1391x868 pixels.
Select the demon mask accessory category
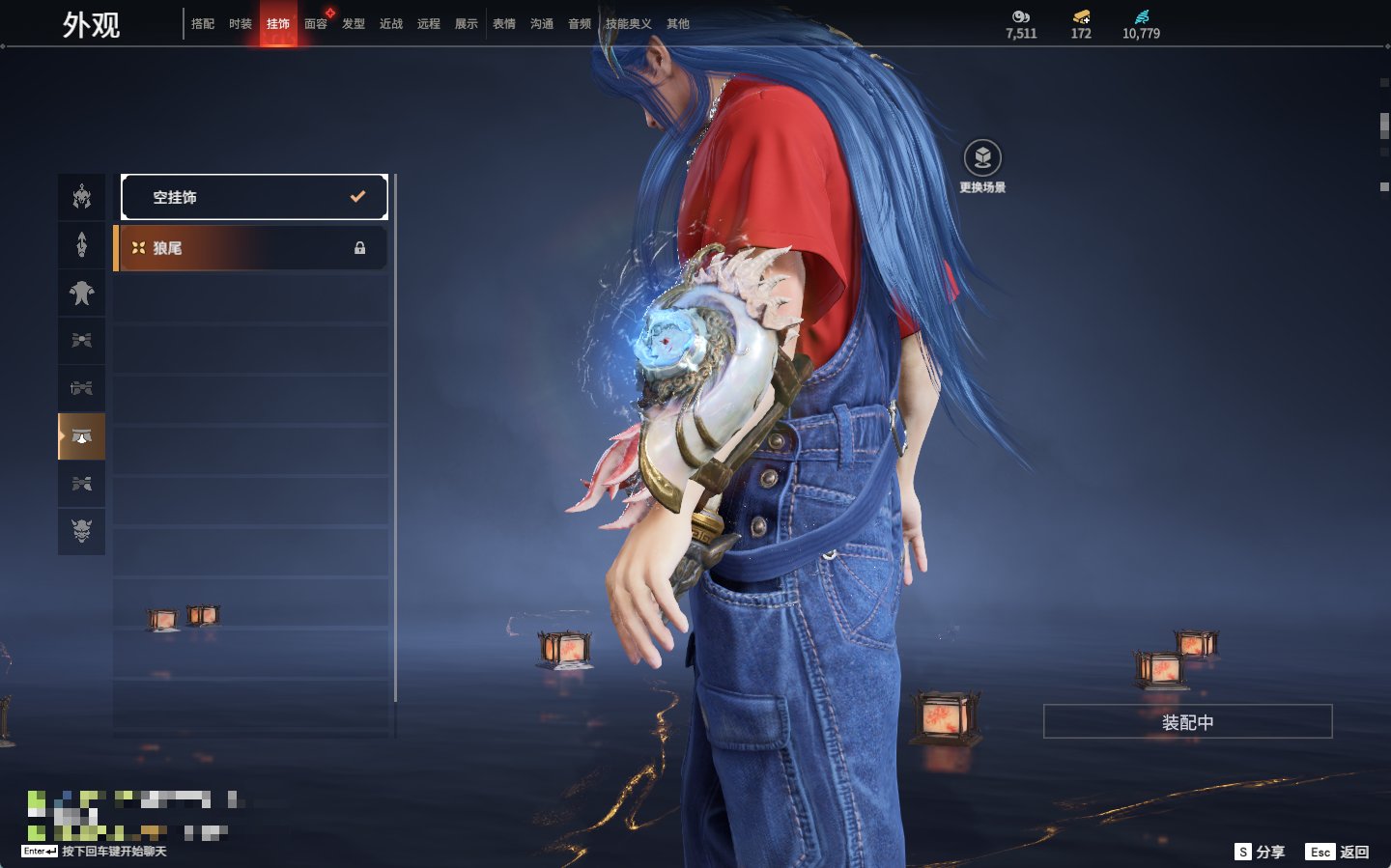point(82,531)
